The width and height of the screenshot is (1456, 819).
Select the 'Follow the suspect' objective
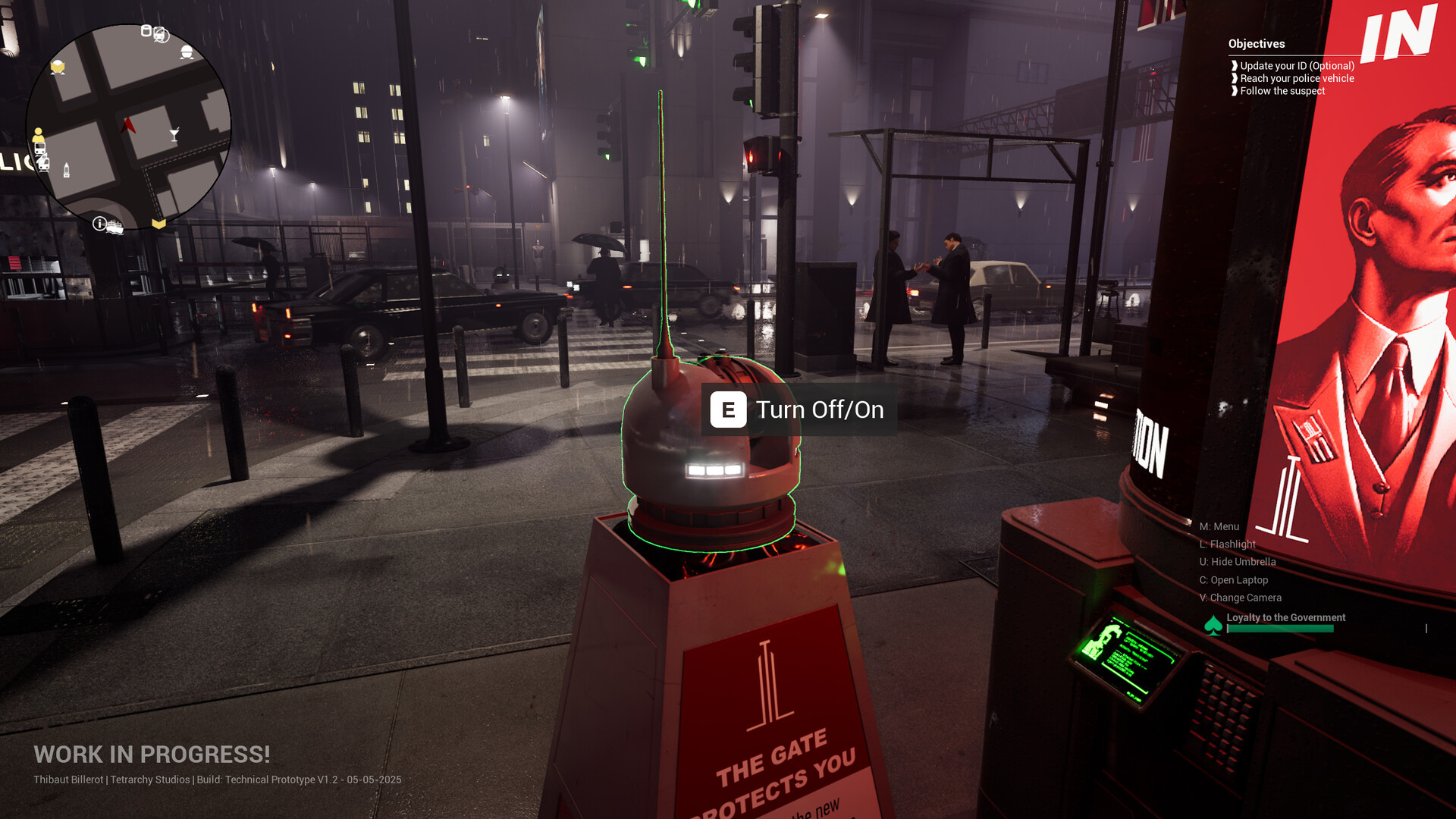(1282, 91)
